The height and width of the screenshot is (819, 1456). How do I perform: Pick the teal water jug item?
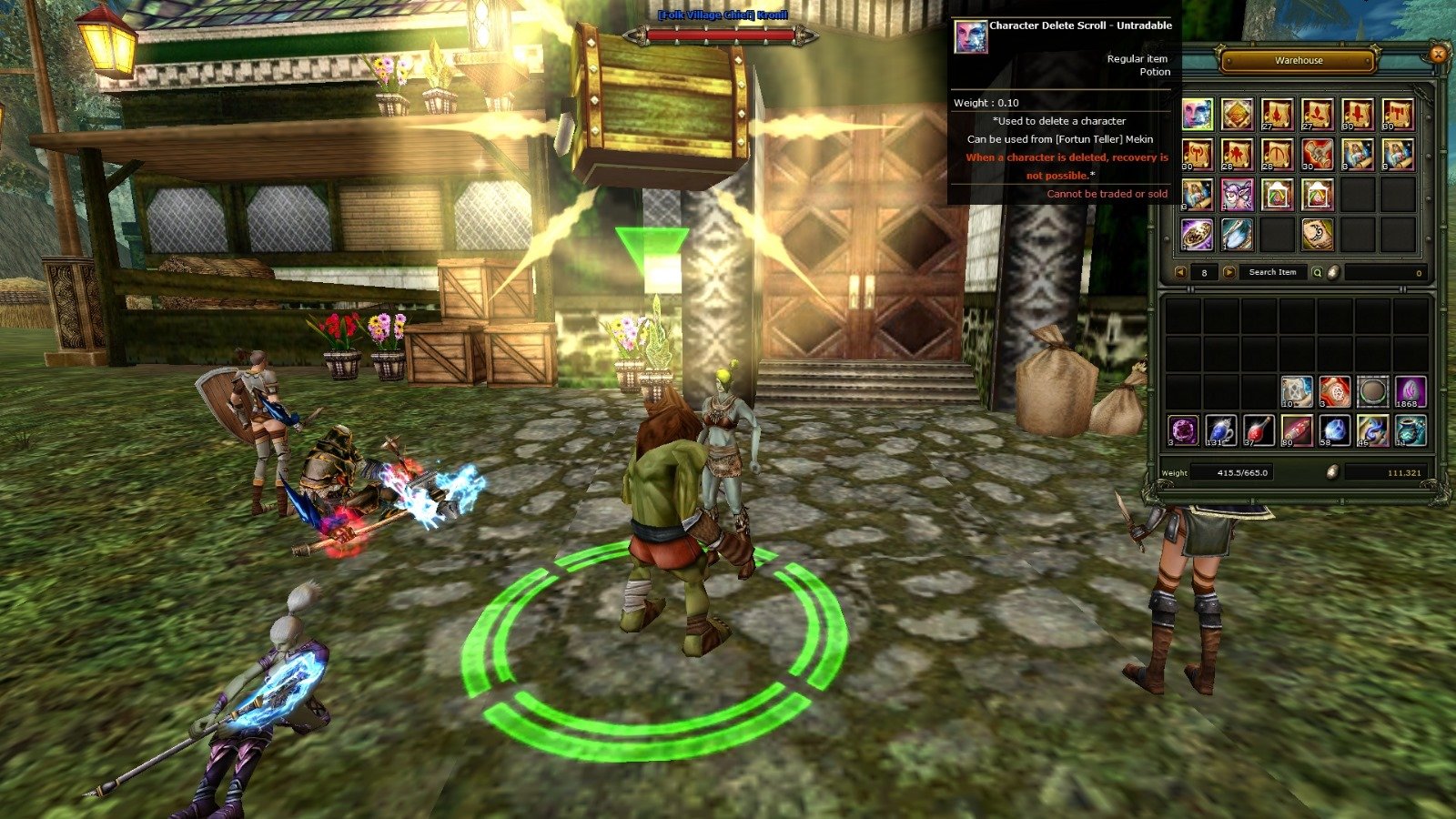pos(1410,430)
